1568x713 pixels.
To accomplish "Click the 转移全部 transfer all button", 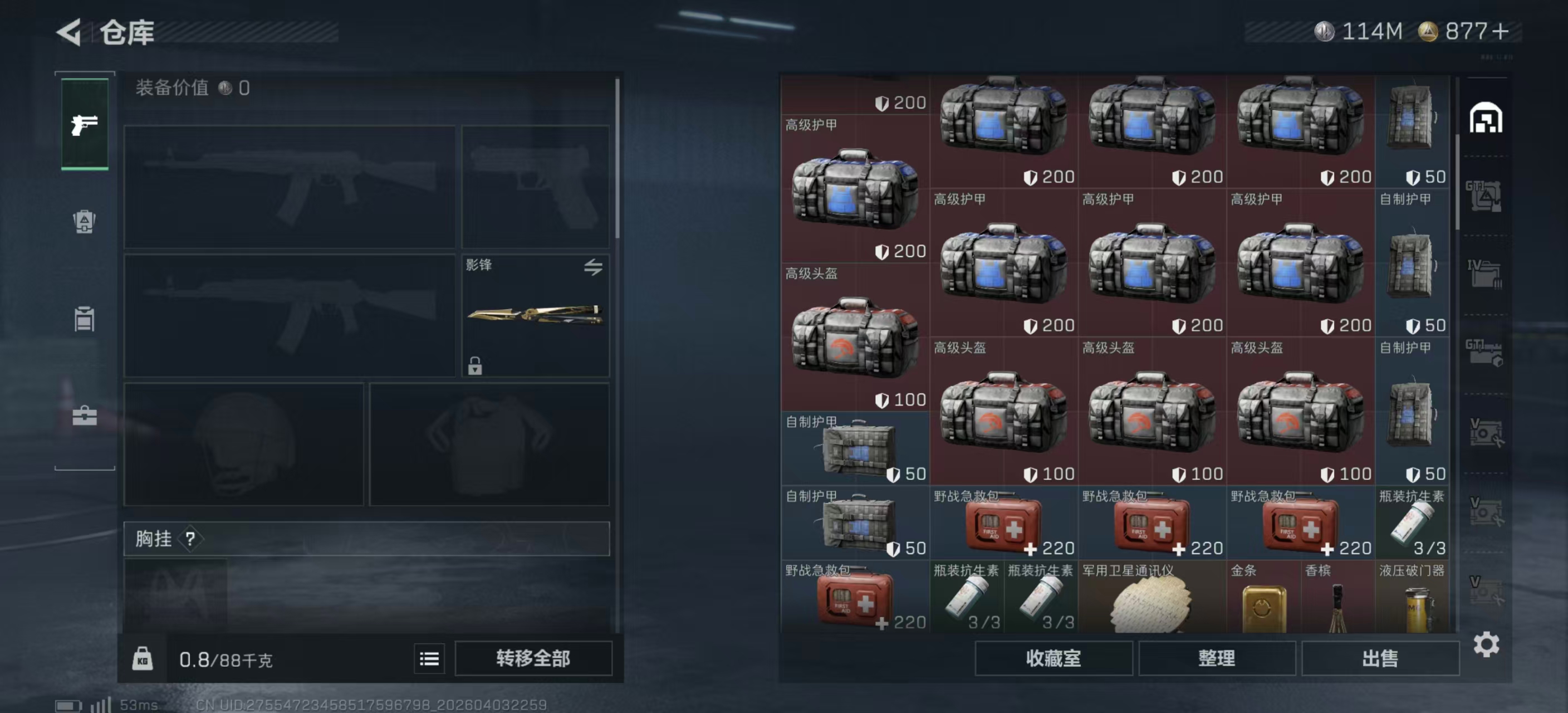I will (533, 658).
